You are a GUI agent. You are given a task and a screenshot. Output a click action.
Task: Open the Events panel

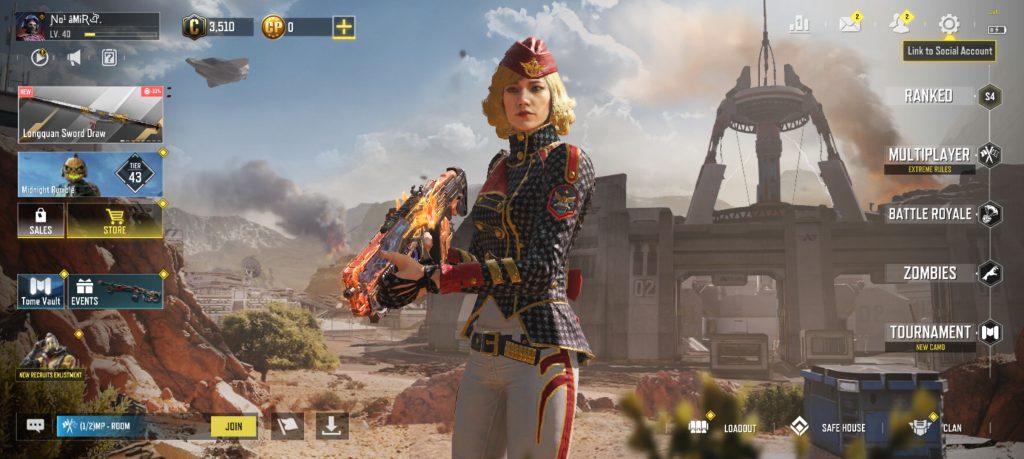116,290
